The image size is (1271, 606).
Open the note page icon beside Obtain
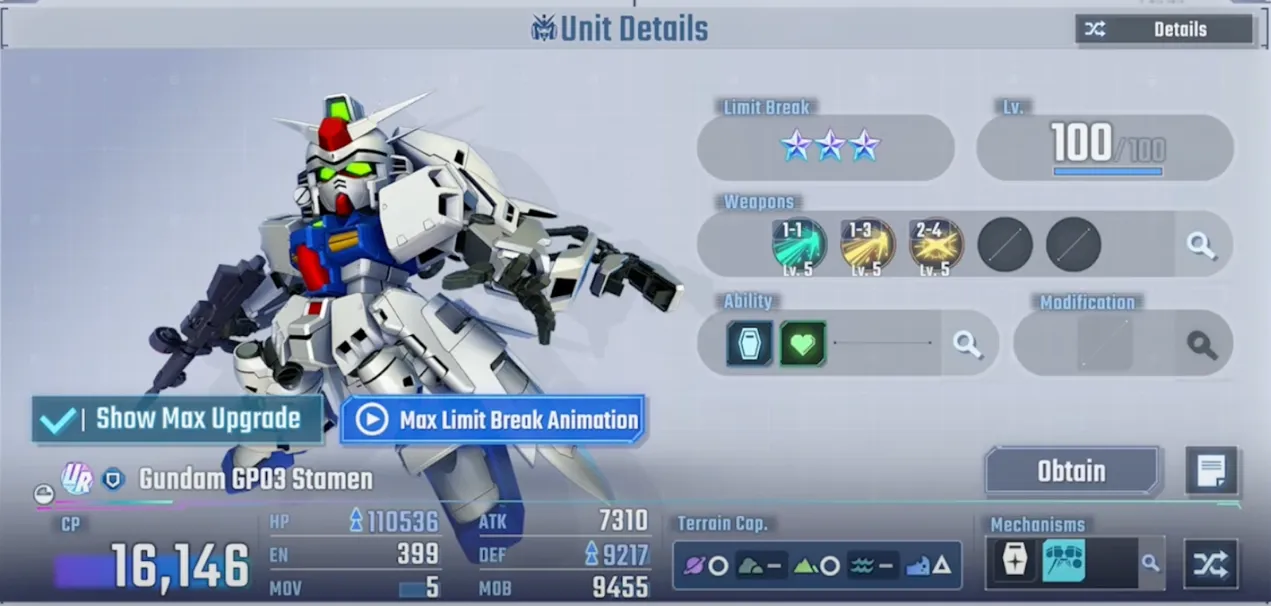(x=1211, y=471)
